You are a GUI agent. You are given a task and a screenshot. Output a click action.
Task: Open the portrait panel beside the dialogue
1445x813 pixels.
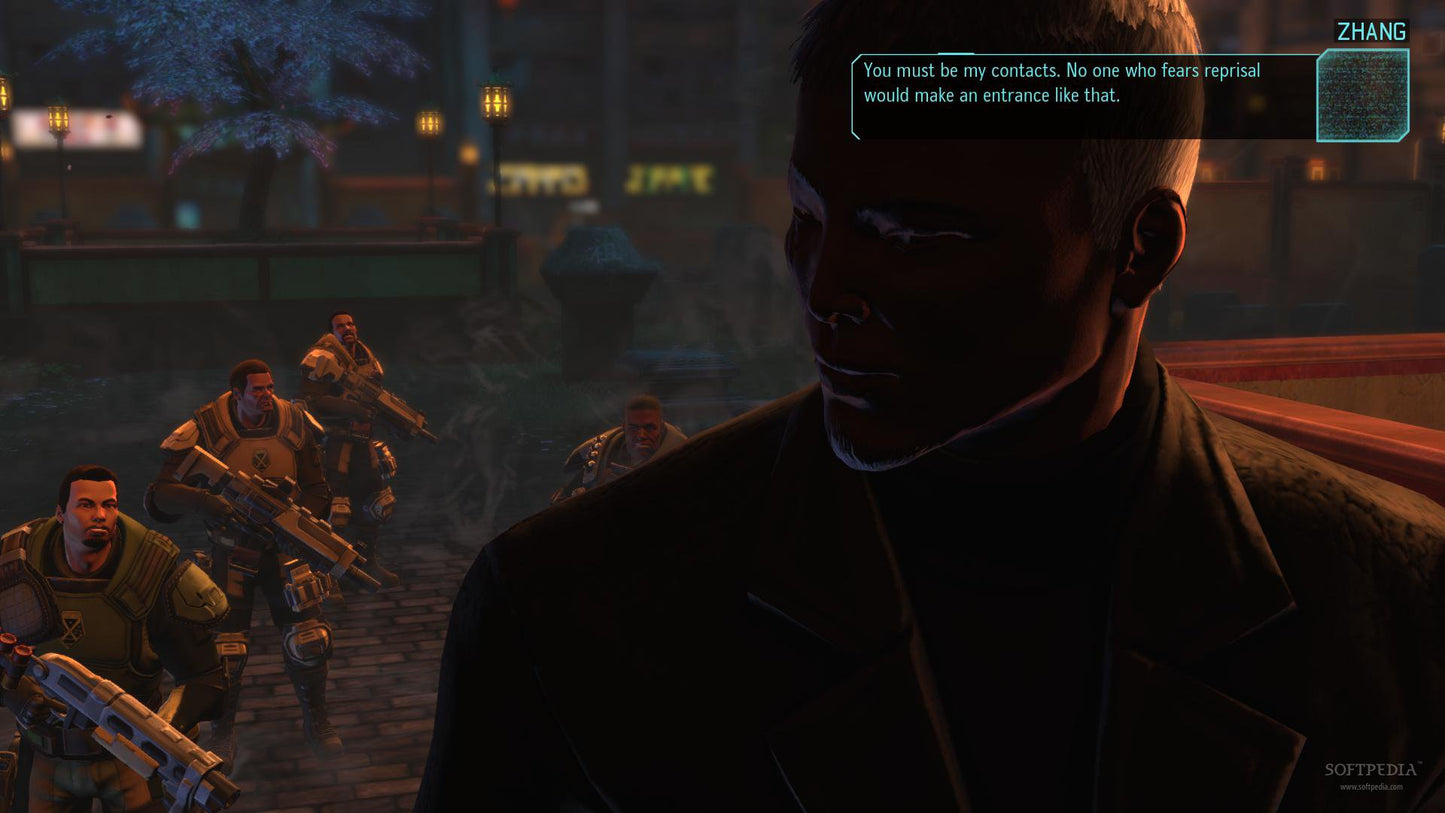(x=1362, y=96)
